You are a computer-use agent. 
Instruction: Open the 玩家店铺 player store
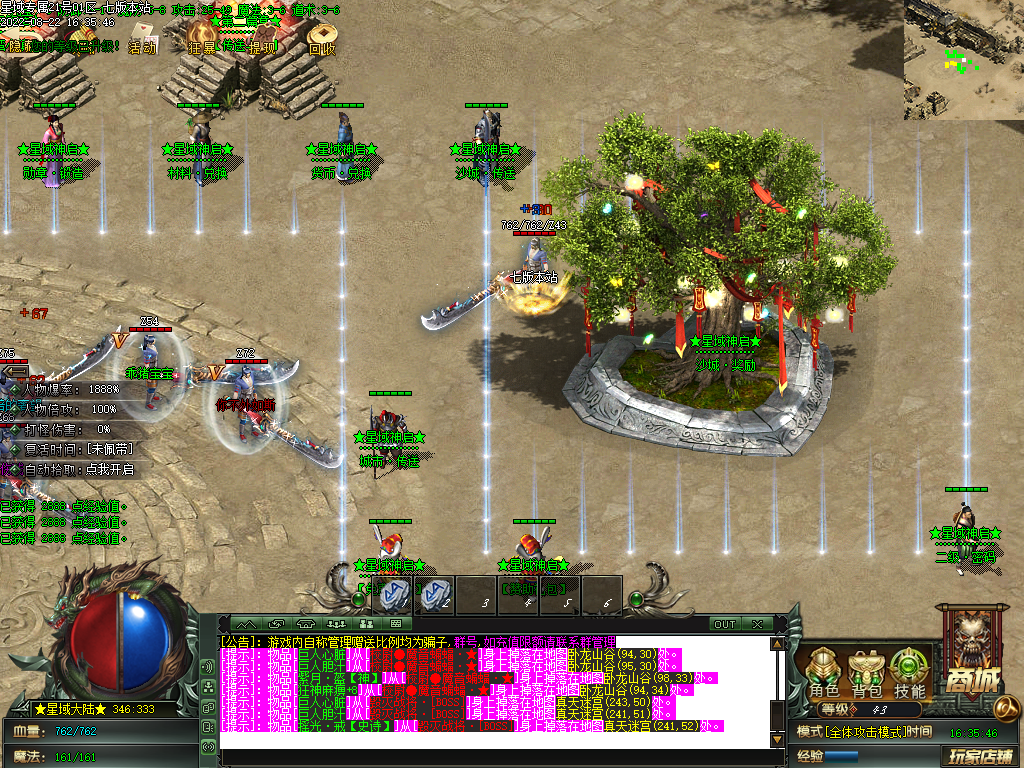tap(980, 756)
